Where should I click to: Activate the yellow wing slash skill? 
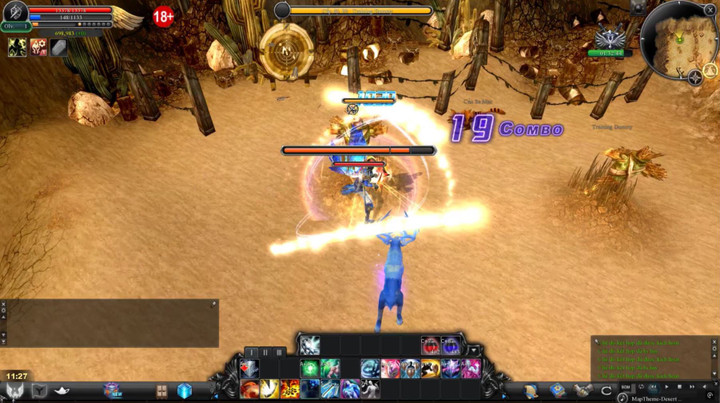coord(270,389)
